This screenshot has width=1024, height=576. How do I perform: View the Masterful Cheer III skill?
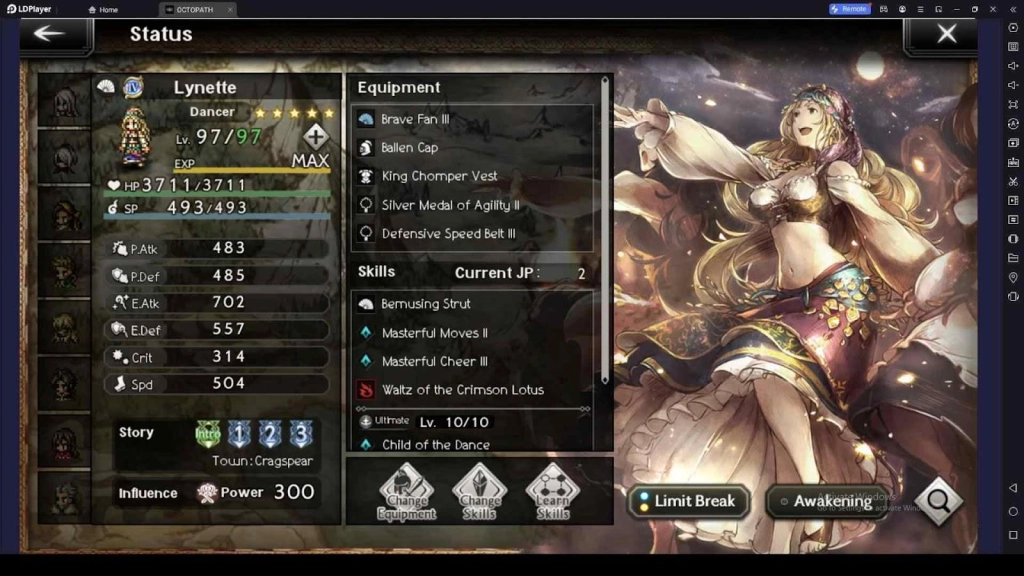click(x=472, y=361)
